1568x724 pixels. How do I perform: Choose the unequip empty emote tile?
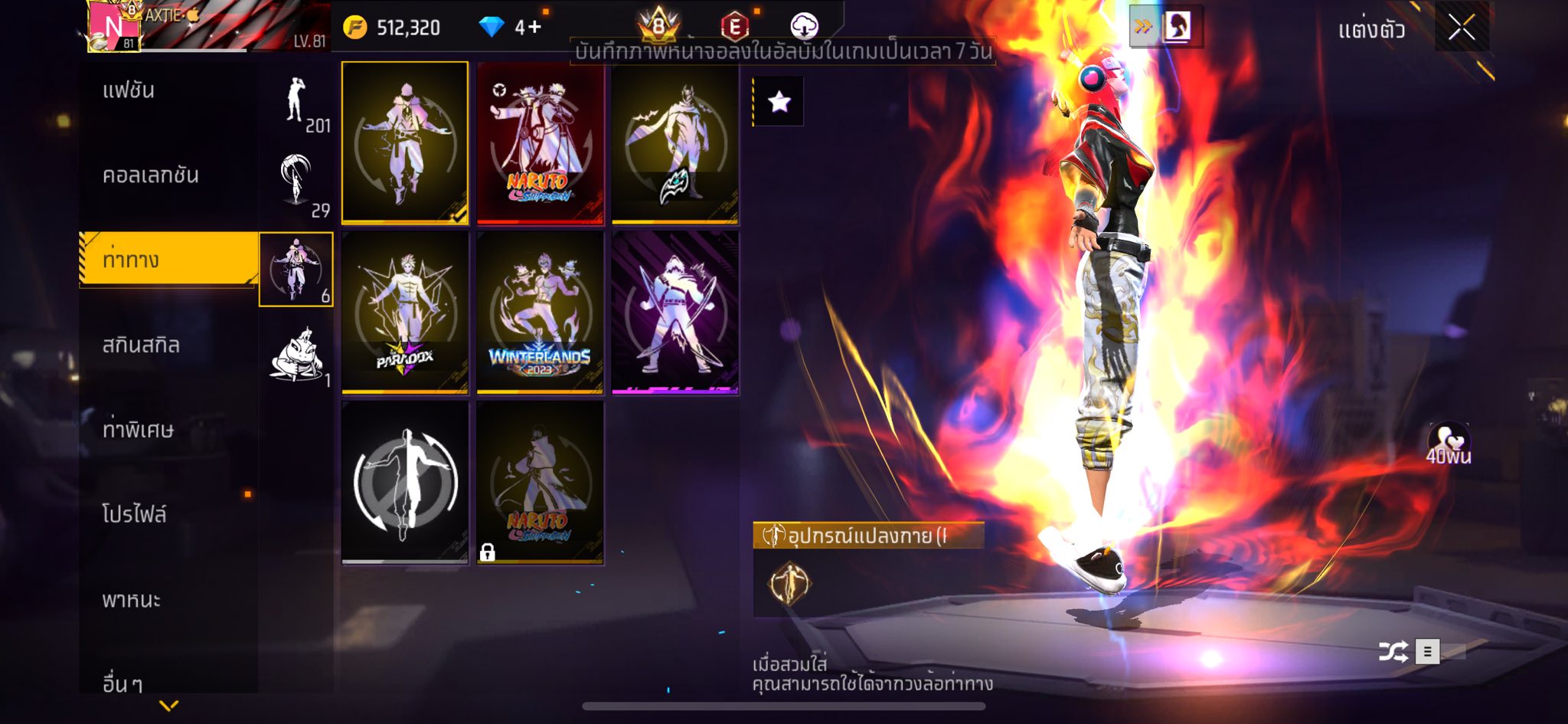click(405, 483)
